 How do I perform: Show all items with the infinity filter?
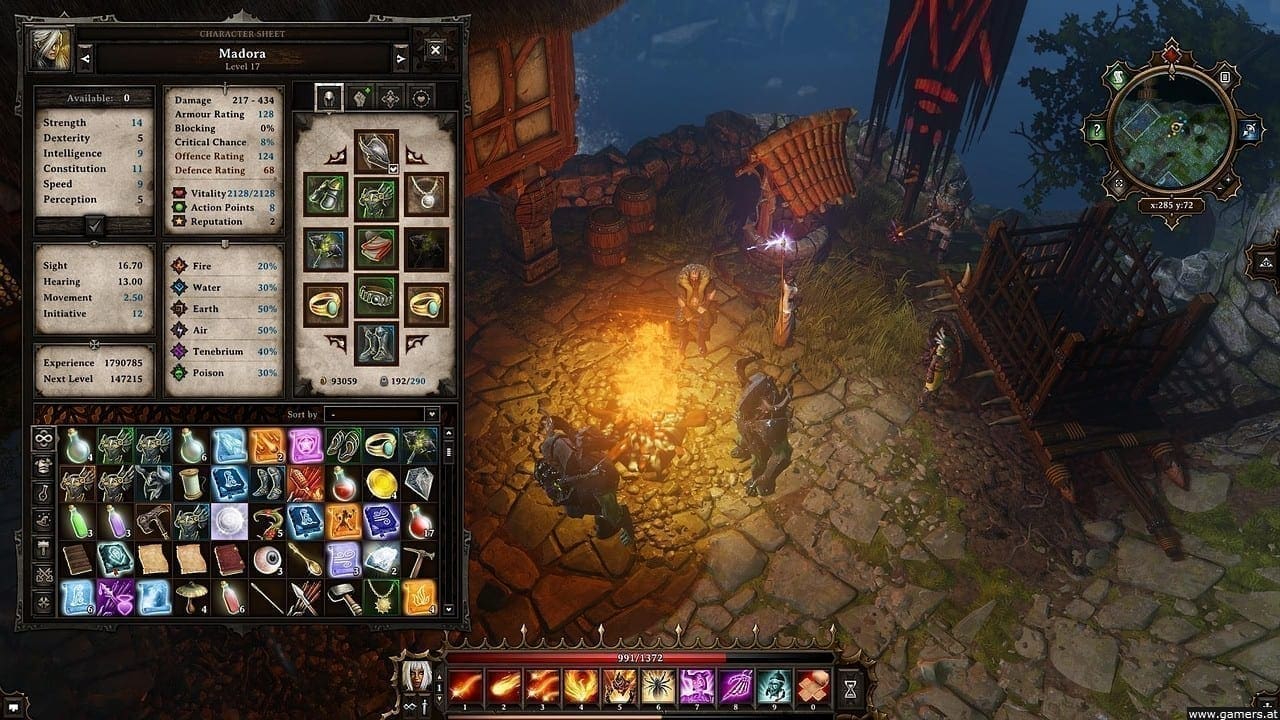click(44, 437)
